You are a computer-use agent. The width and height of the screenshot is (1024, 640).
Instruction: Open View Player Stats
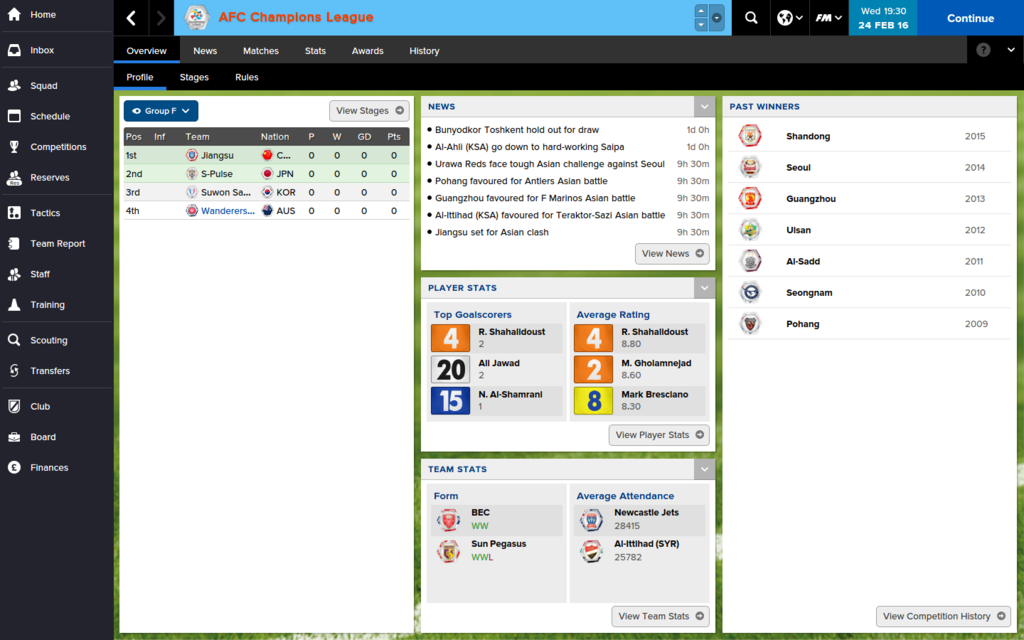[659, 435]
